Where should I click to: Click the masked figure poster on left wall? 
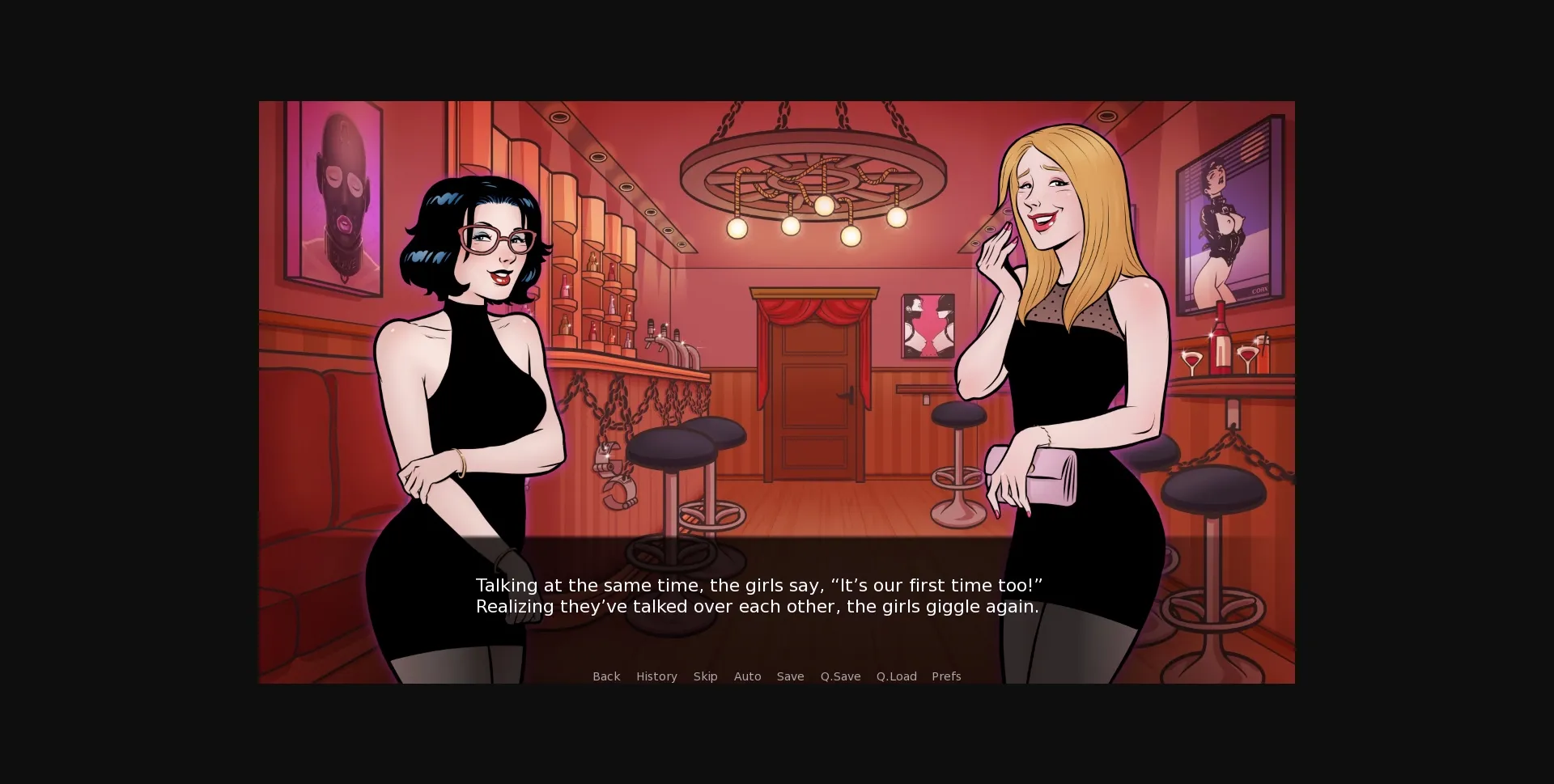[x=340, y=202]
